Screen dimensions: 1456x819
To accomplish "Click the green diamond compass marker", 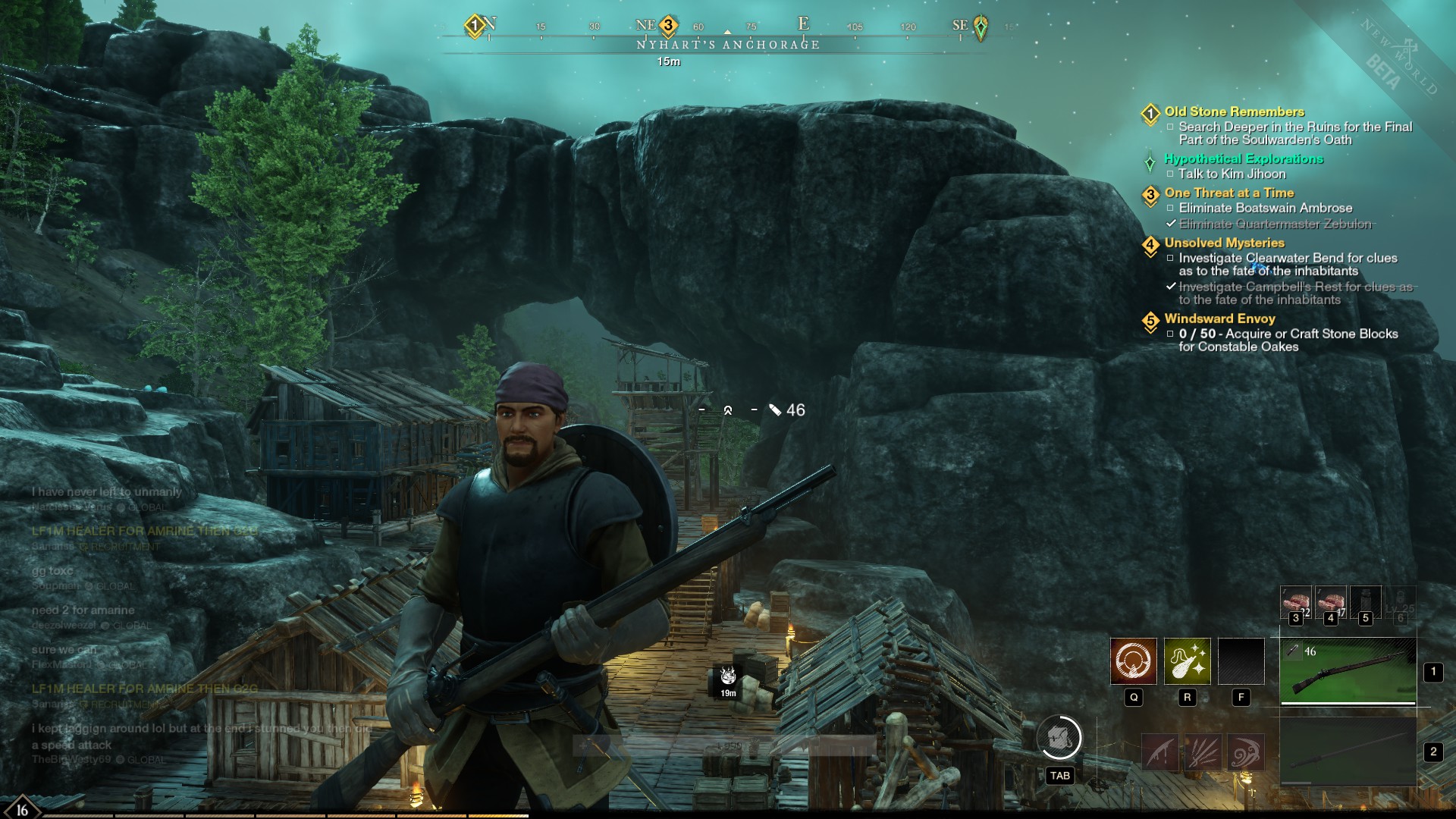I will [x=981, y=27].
